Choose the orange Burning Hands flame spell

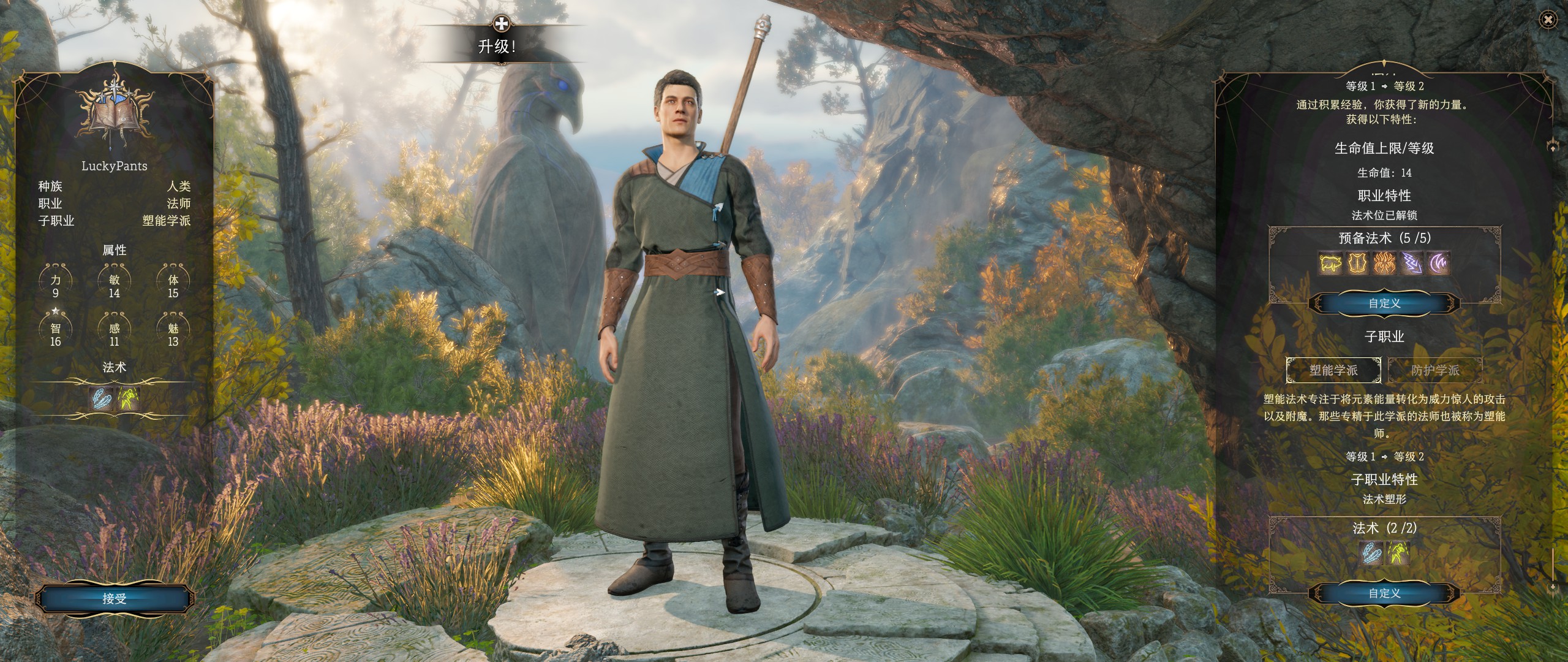[x=1384, y=264]
